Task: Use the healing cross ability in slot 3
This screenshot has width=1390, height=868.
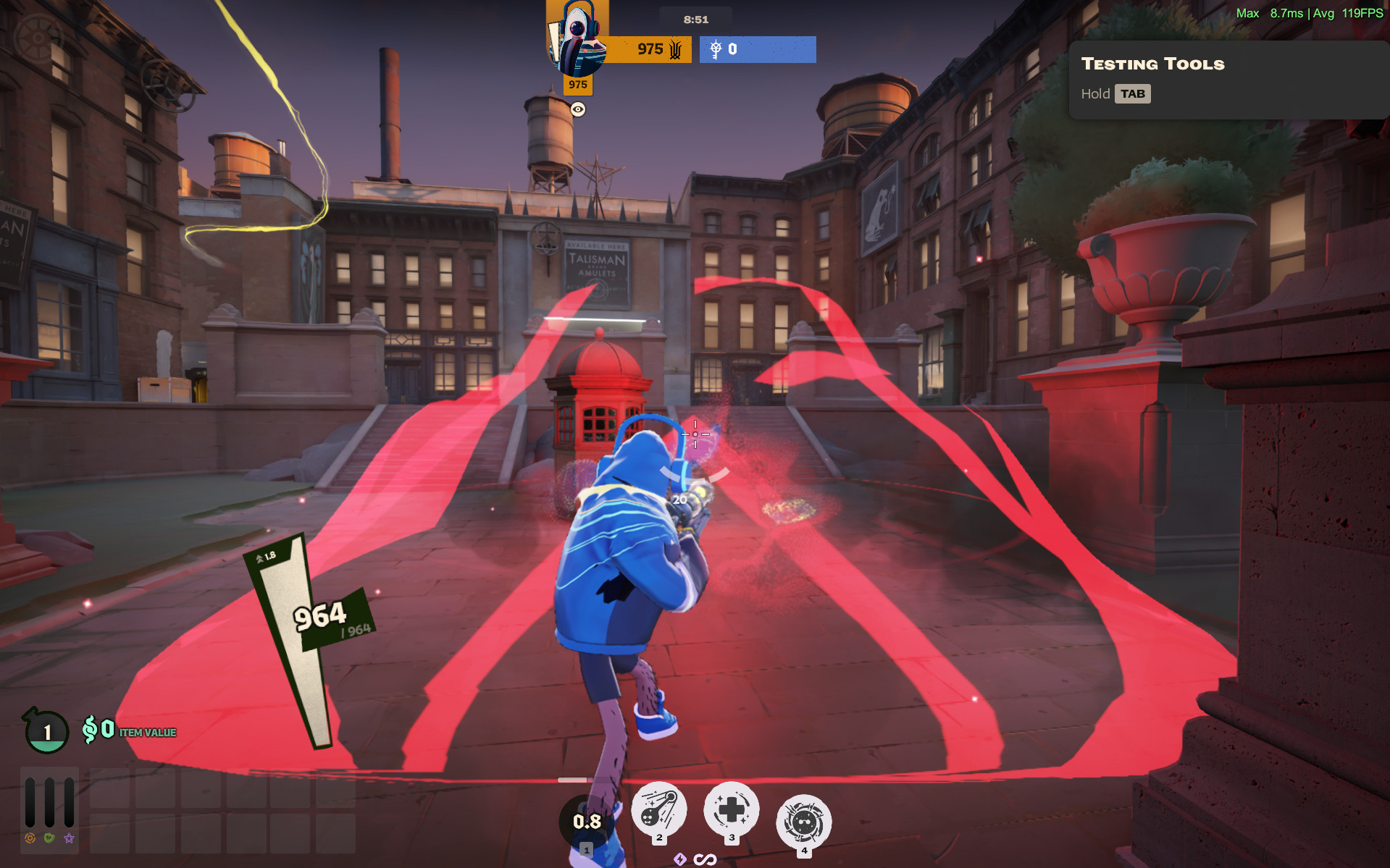Action: point(732,809)
